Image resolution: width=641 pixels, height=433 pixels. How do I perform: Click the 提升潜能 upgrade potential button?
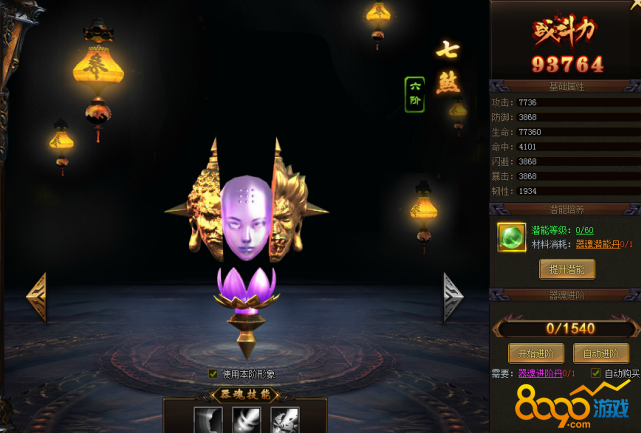pyautogui.click(x=567, y=269)
